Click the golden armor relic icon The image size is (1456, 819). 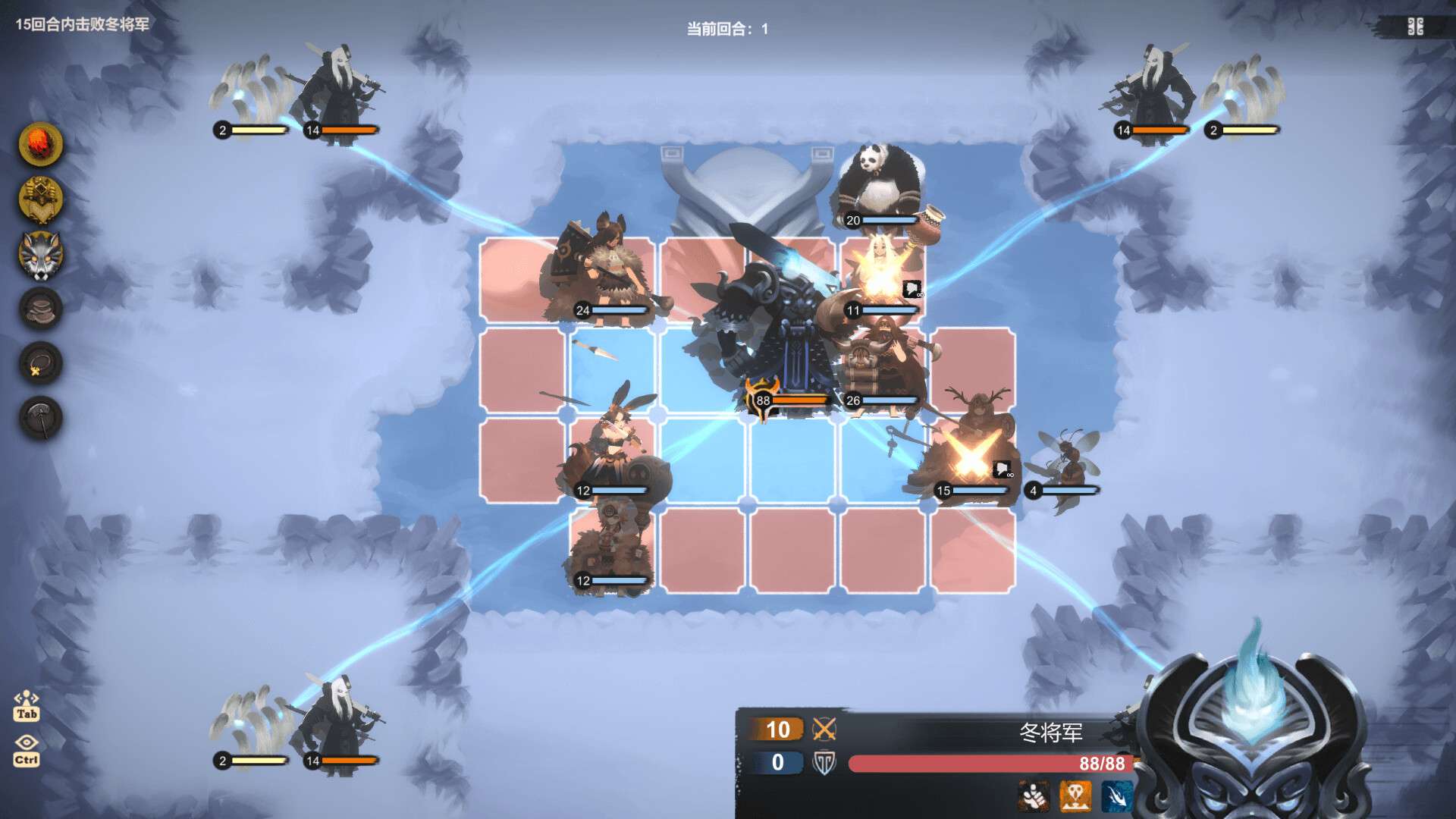click(41, 199)
